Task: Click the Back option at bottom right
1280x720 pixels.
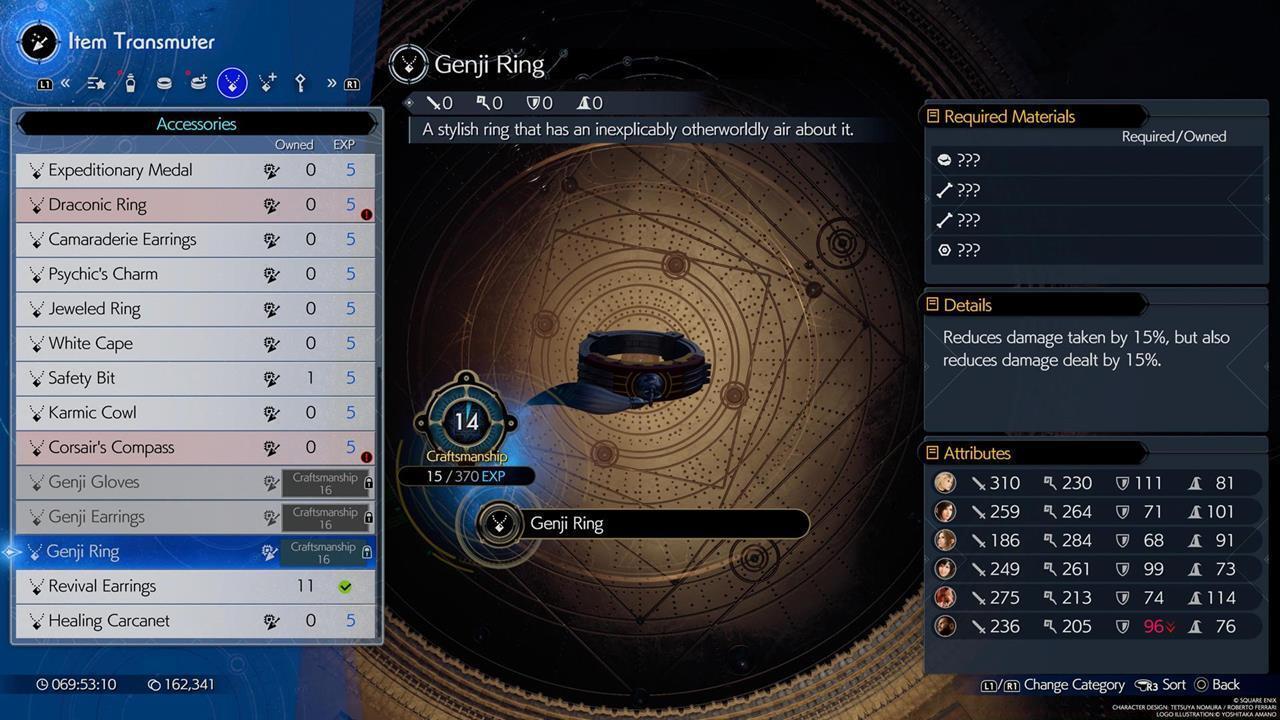Action: pos(1225,685)
